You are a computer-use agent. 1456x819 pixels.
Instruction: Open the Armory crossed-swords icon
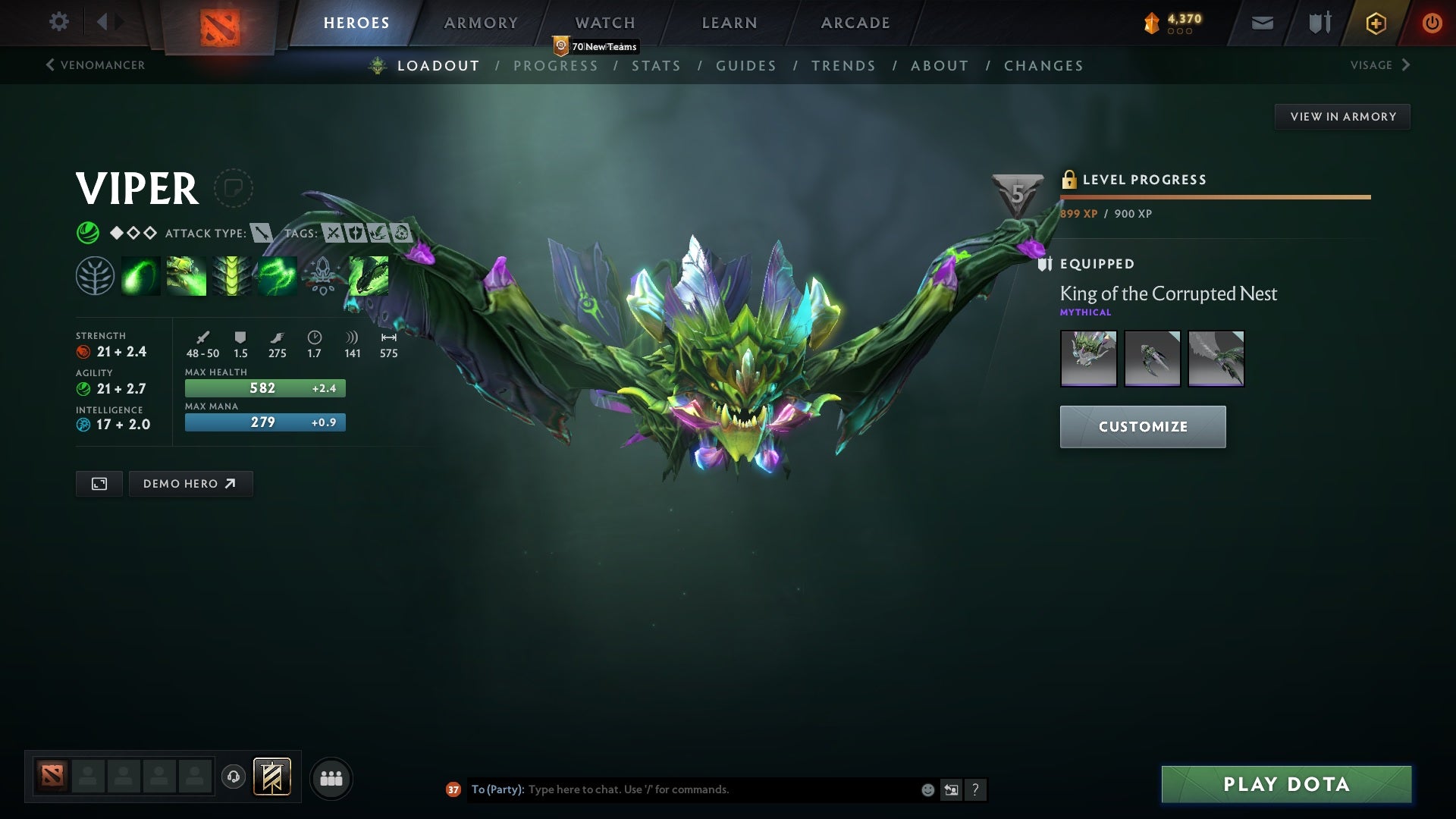[1318, 23]
